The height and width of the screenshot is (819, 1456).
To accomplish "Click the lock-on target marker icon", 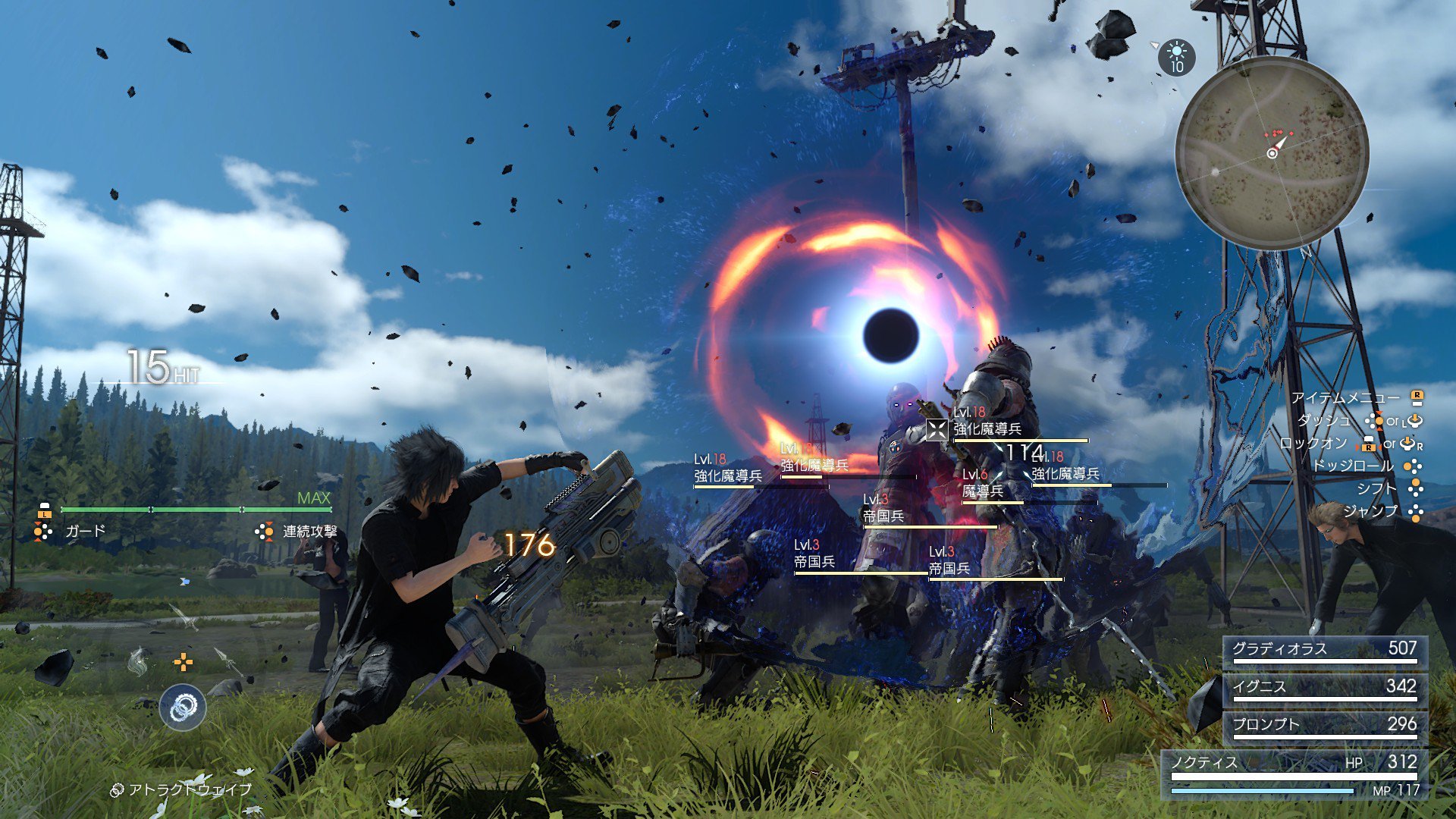I will tap(937, 430).
